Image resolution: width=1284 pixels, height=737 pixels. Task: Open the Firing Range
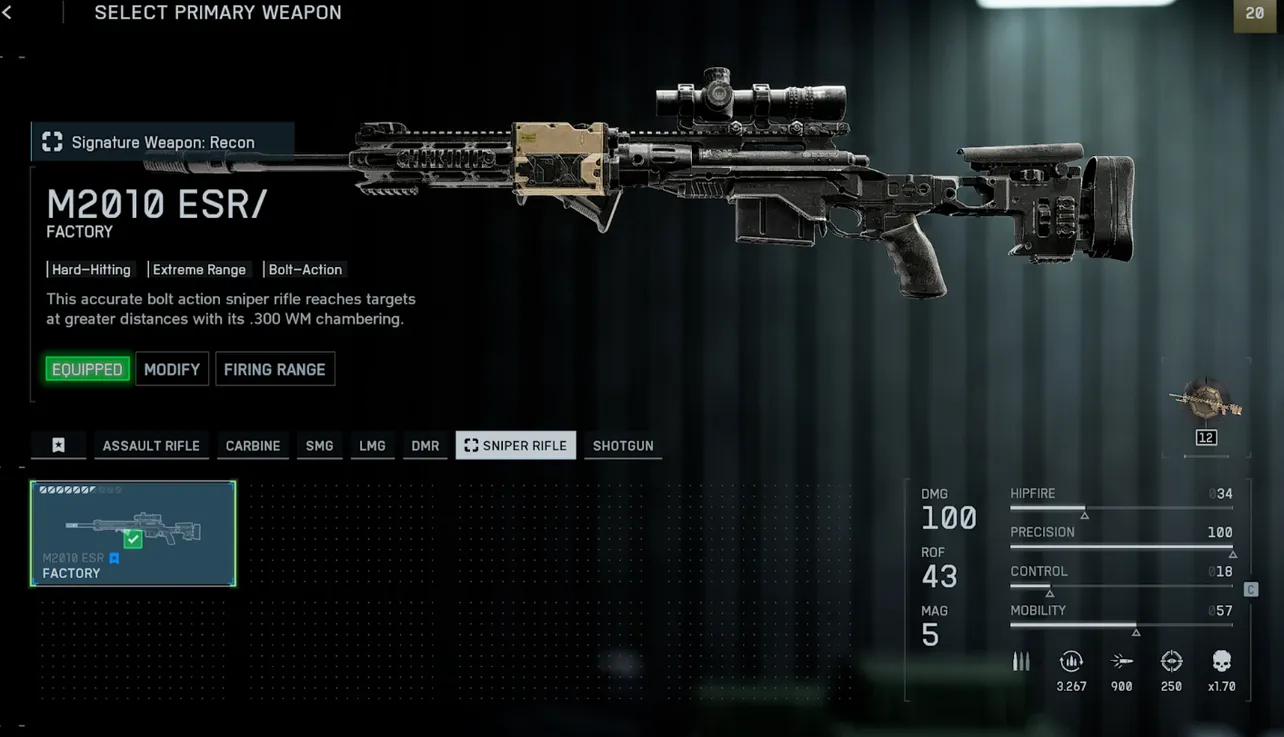(x=275, y=368)
